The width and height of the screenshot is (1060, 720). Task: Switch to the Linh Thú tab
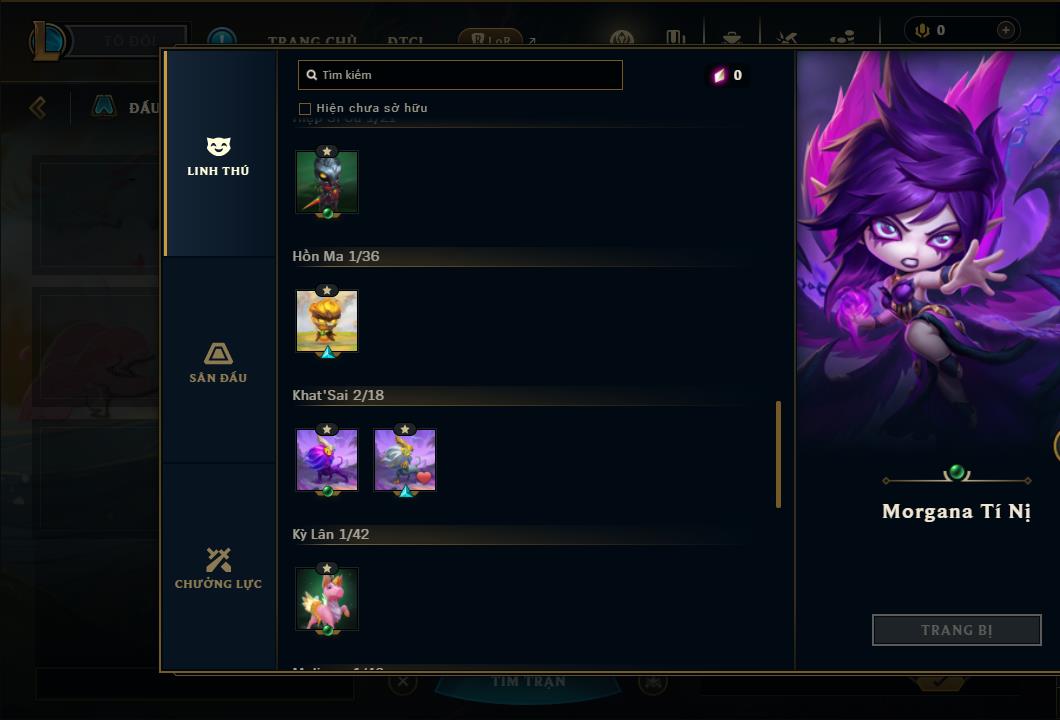click(x=218, y=157)
